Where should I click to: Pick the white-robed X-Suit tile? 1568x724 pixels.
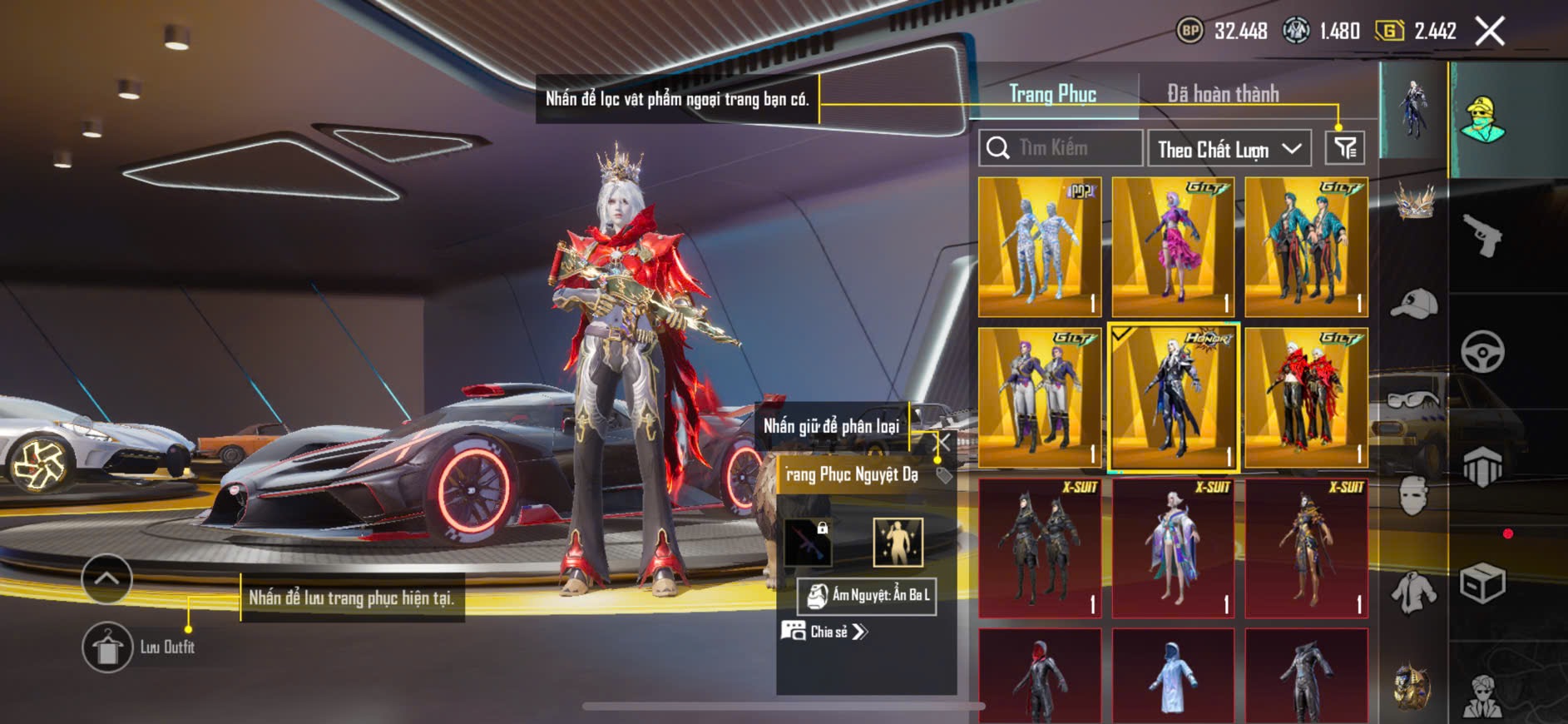pos(1173,548)
